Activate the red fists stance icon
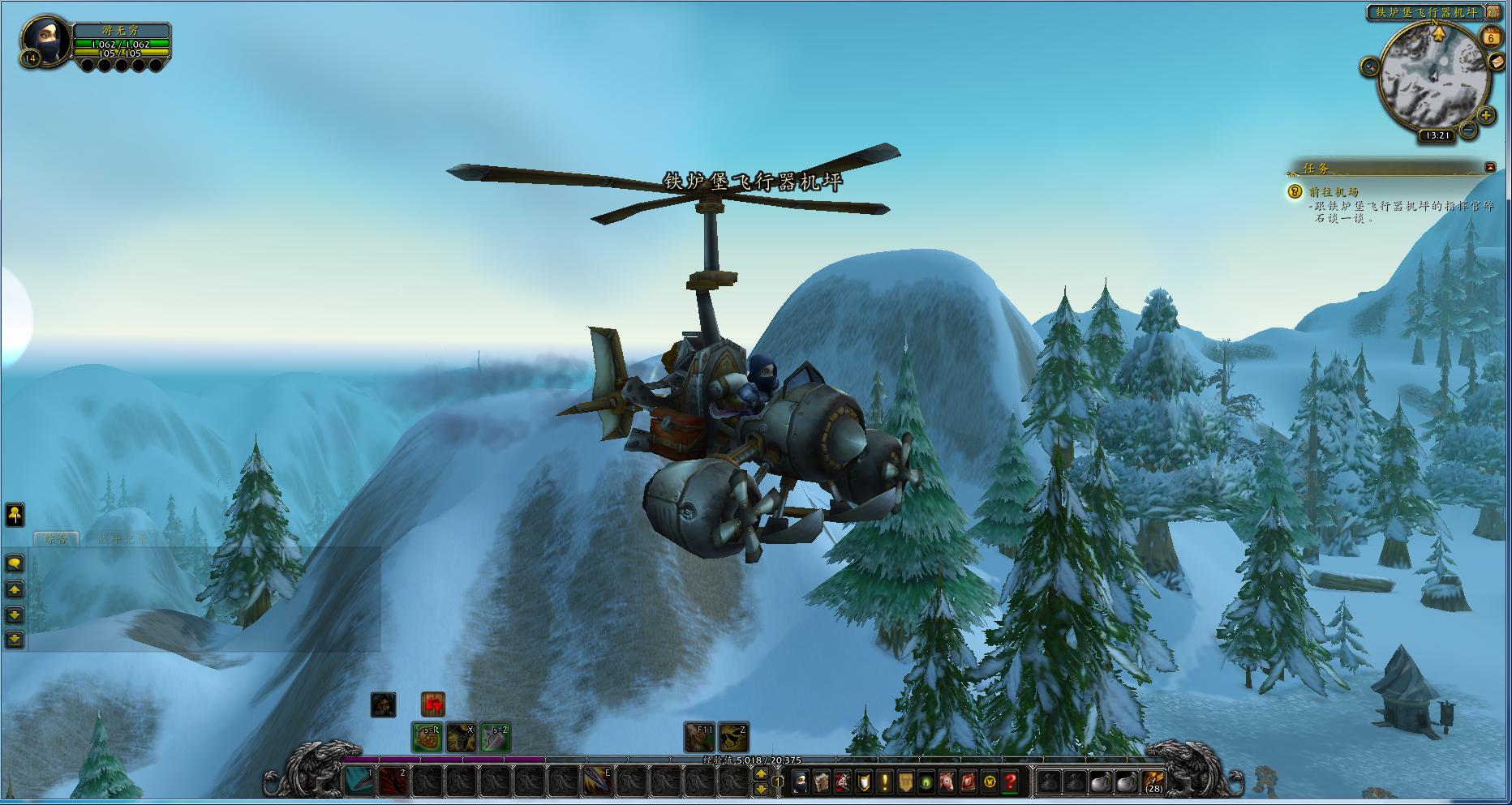 click(433, 704)
